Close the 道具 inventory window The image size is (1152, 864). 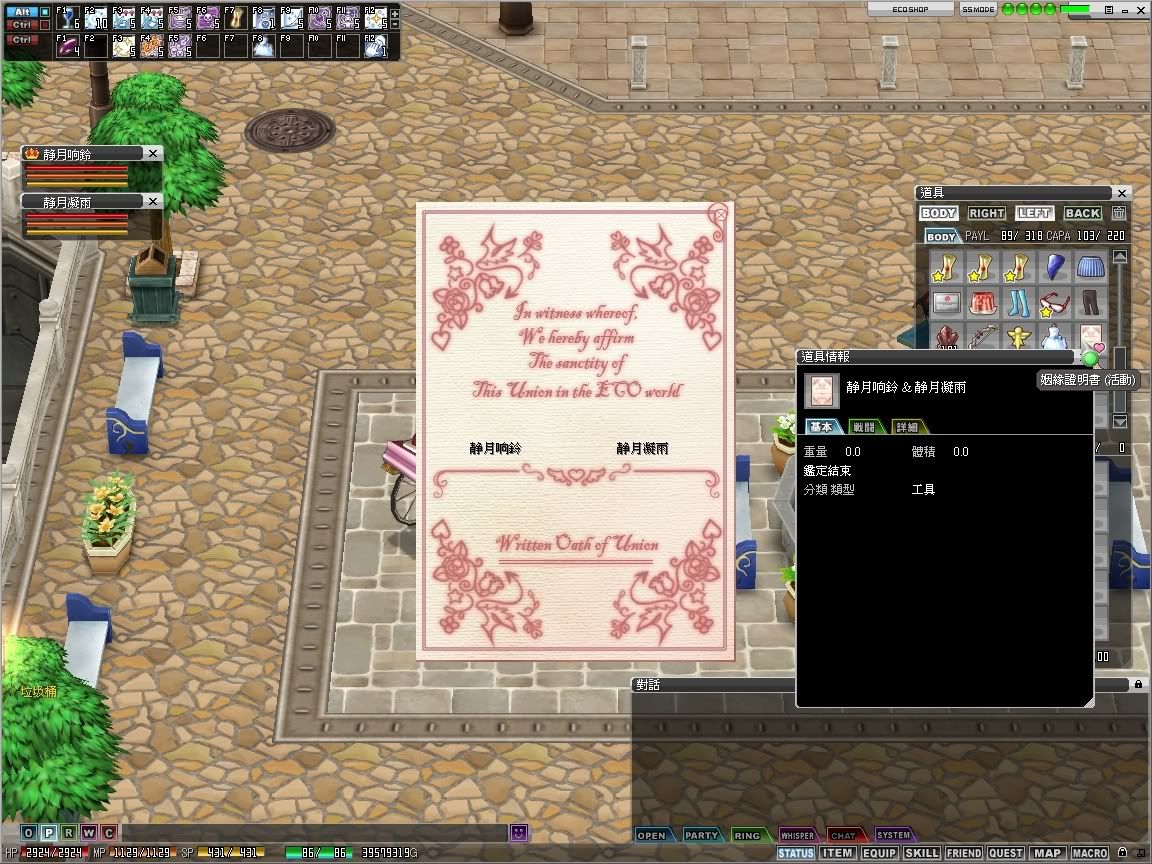click(x=1122, y=193)
